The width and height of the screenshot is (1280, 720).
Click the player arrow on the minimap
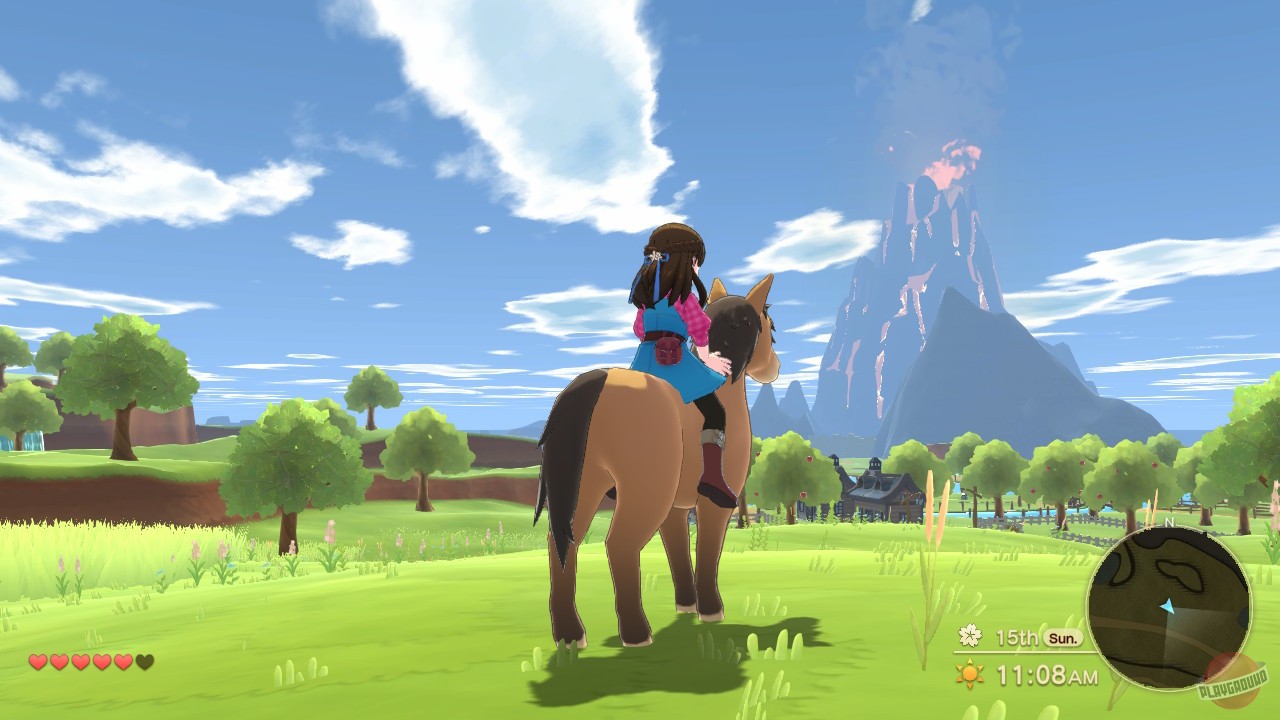tap(1167, 603)
